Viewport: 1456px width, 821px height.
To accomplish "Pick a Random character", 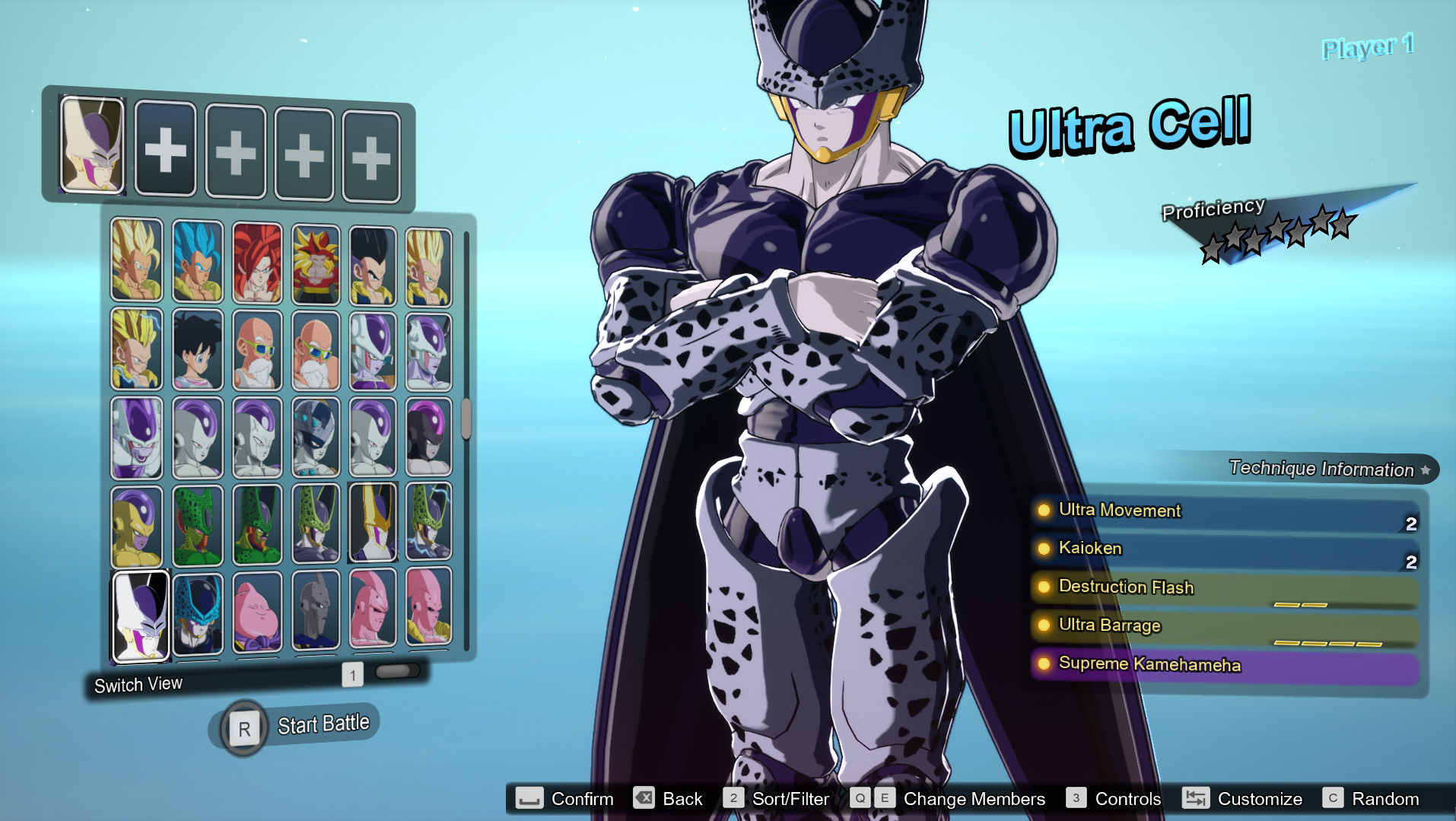I will click(1371, 798).
